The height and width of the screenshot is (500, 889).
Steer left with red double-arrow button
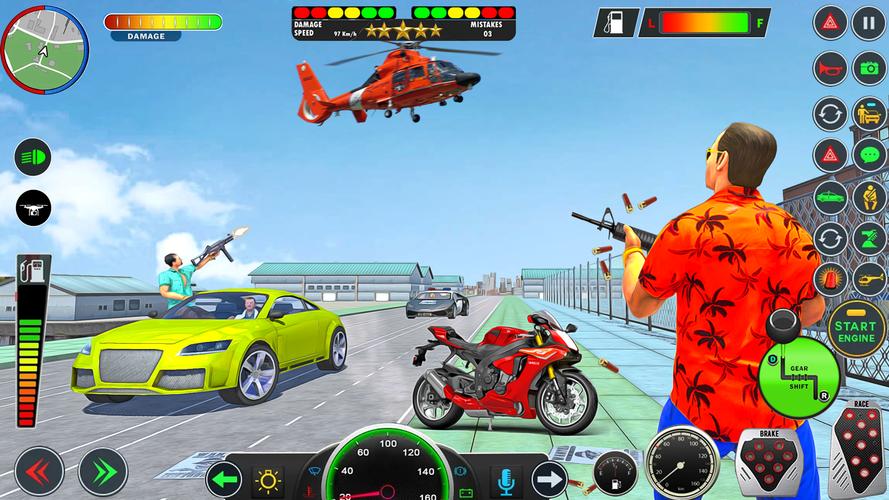click(38, 472)
